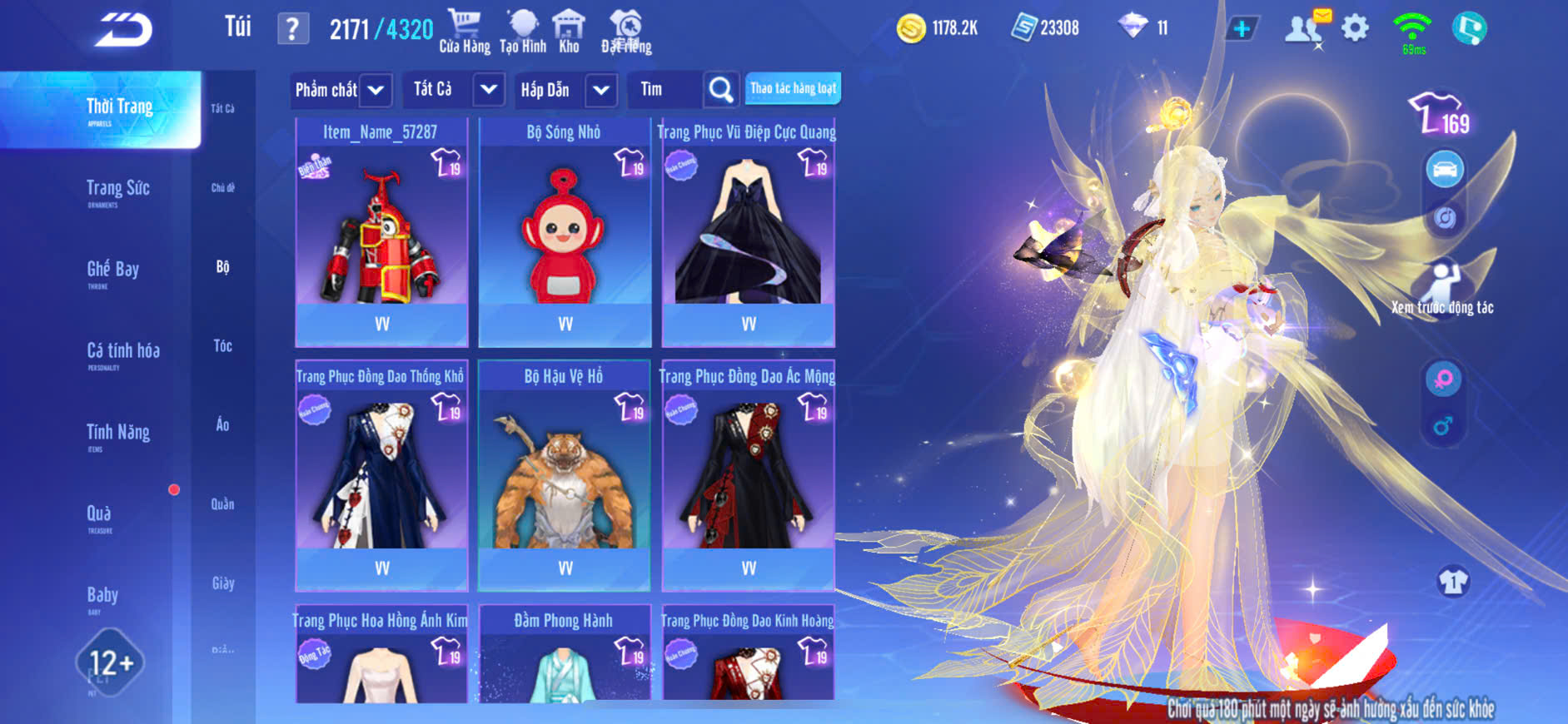
Task: Choose the Tóc subcategory
Action: tap(222, 346)
